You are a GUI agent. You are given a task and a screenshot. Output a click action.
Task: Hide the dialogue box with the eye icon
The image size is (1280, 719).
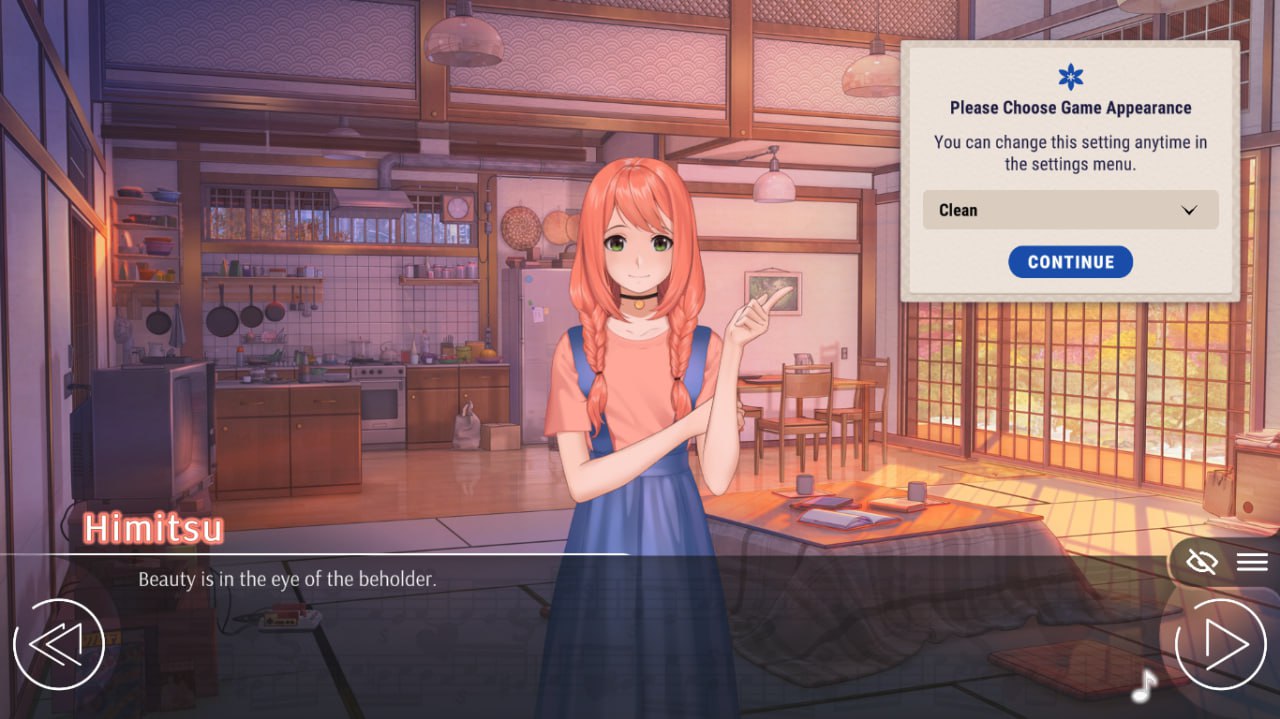coord(1201,562)
